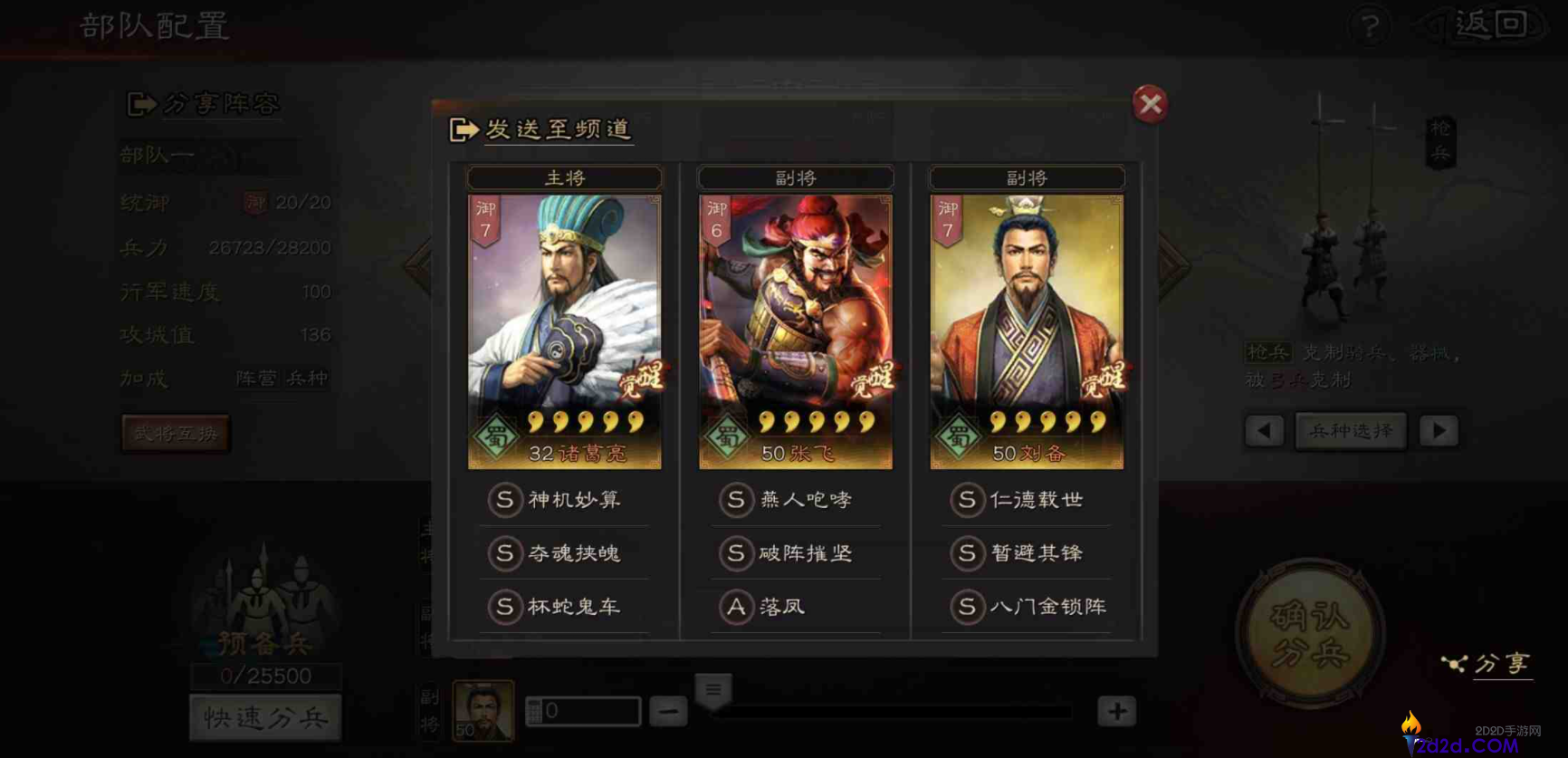Select the S icon of skill 燕人咆哮

pos(738,500)
